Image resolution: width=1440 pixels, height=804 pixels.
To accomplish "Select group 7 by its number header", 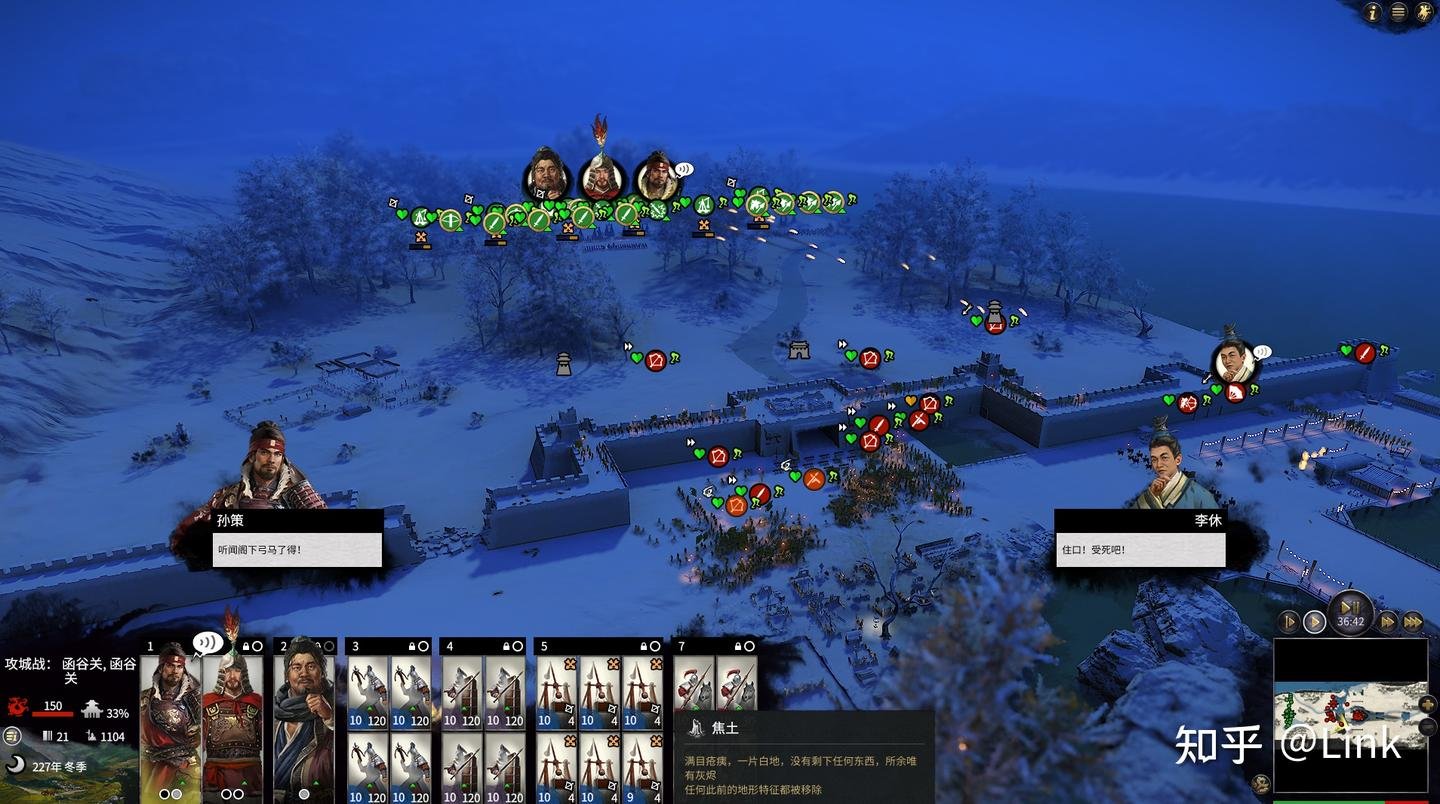I will click(682, 646).
